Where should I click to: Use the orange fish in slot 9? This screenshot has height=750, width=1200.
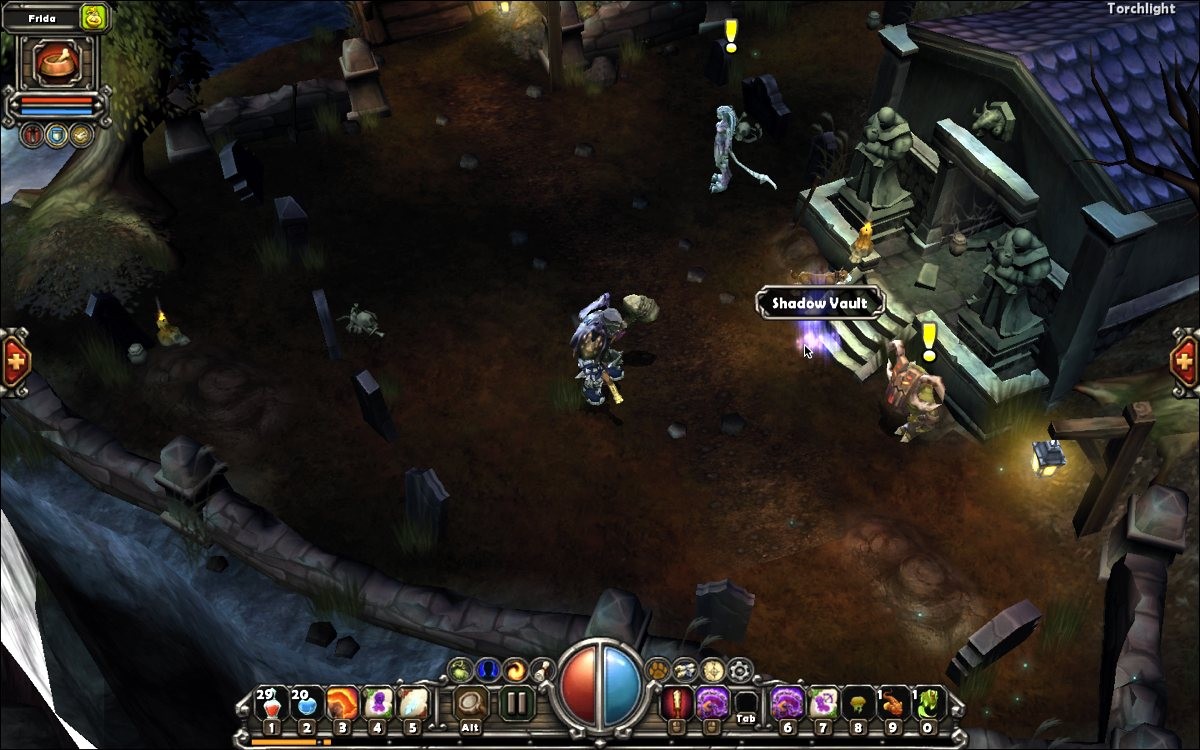point(892,703)
